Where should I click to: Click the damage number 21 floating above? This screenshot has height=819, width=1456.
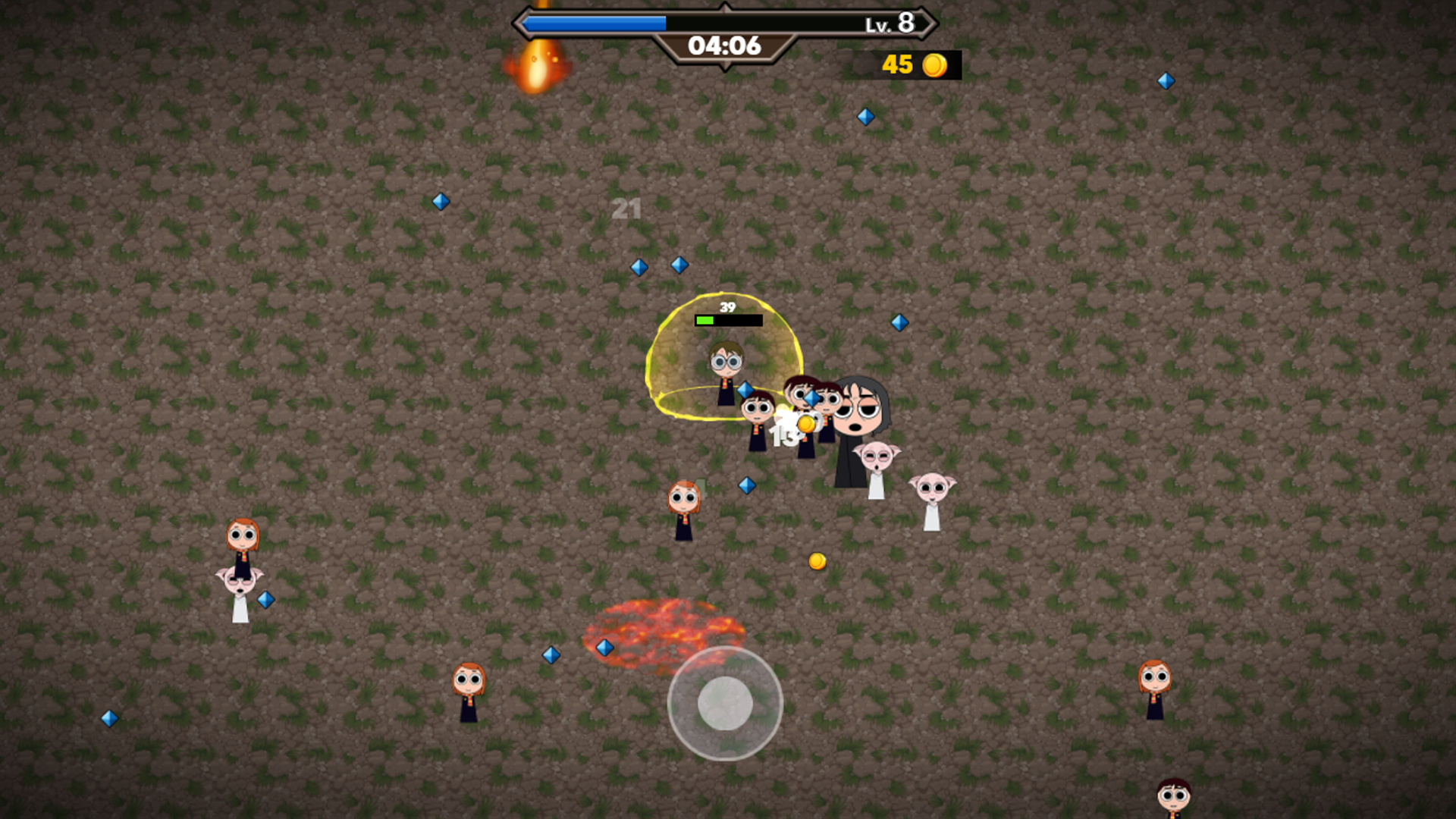(627, 209)
